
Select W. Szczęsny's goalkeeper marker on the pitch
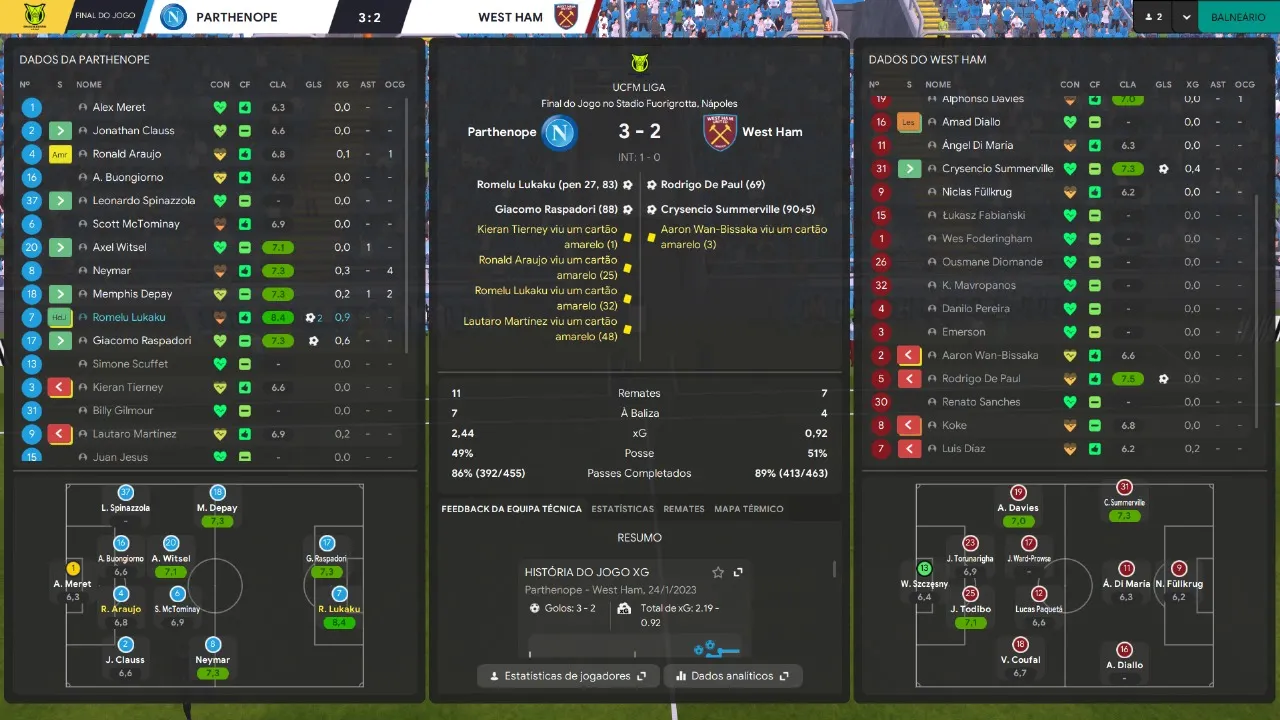click(924, 569)
